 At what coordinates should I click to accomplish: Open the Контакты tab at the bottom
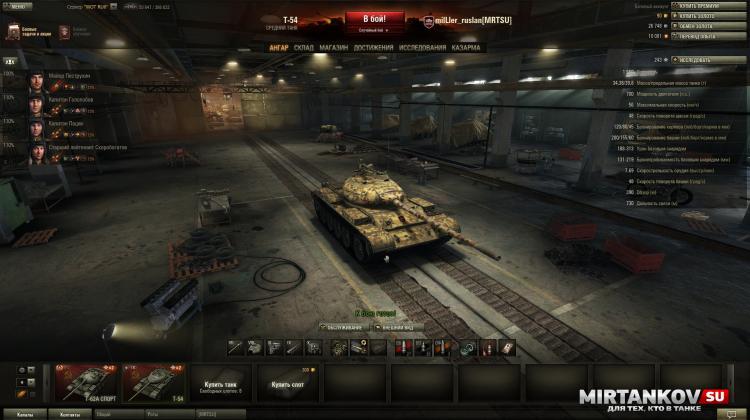click(70, 413)
